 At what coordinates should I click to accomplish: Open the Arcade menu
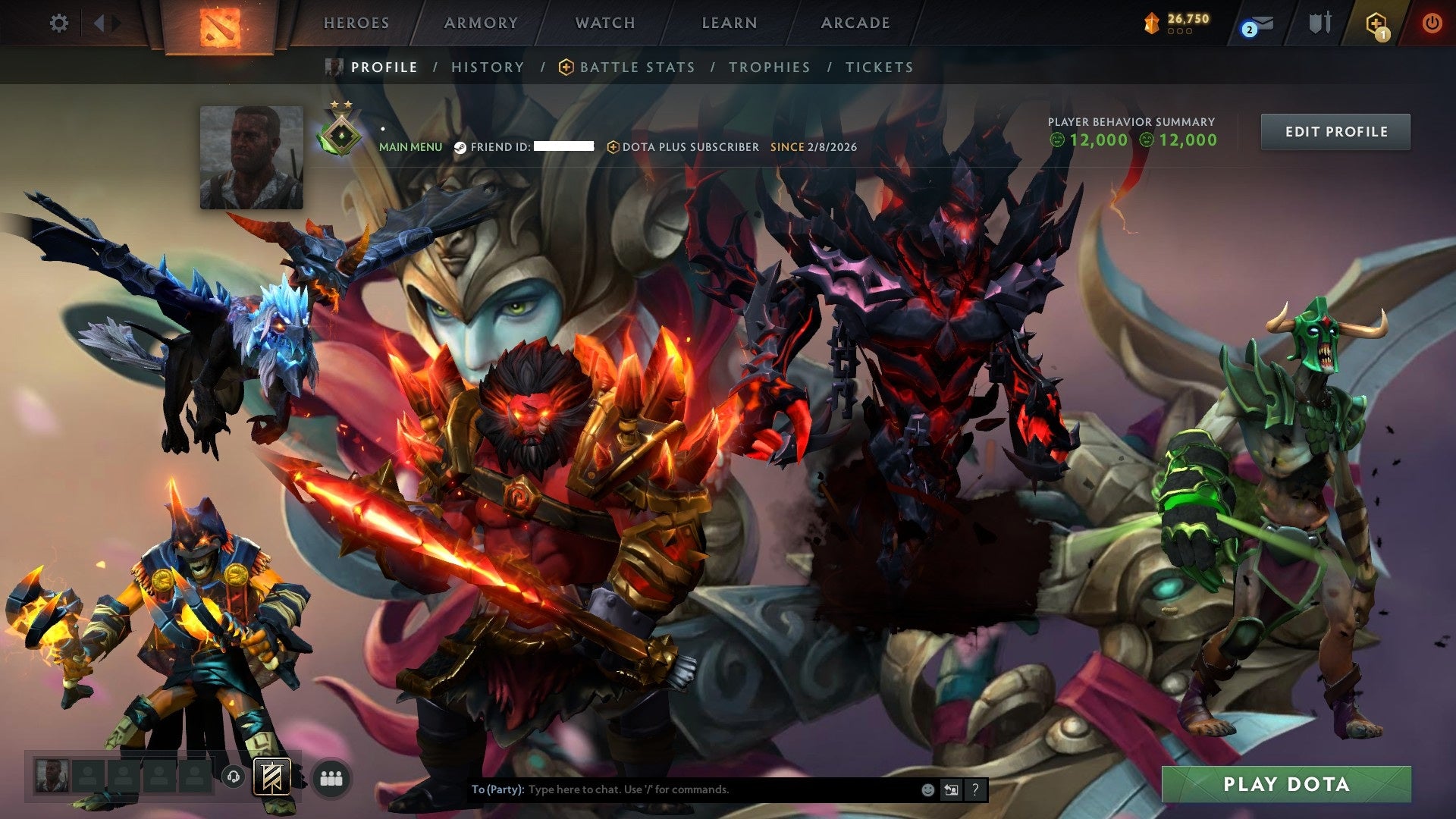pos(855,23)
